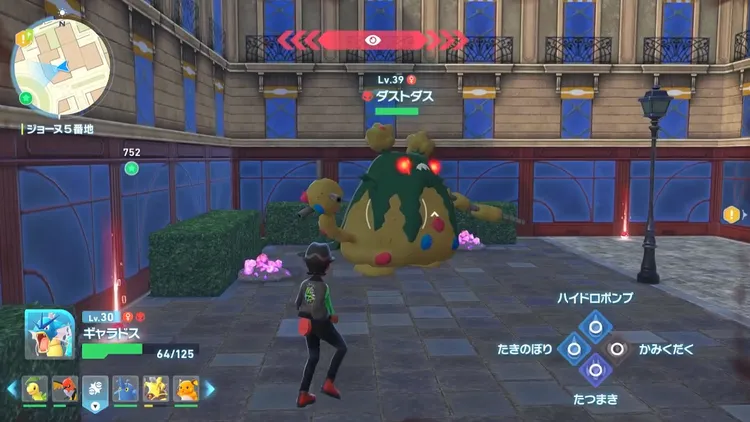This screenshot has height=422, width=750.
Task: Select the highlighted Poké Ball party slot
Action: [x=95, y=389]
